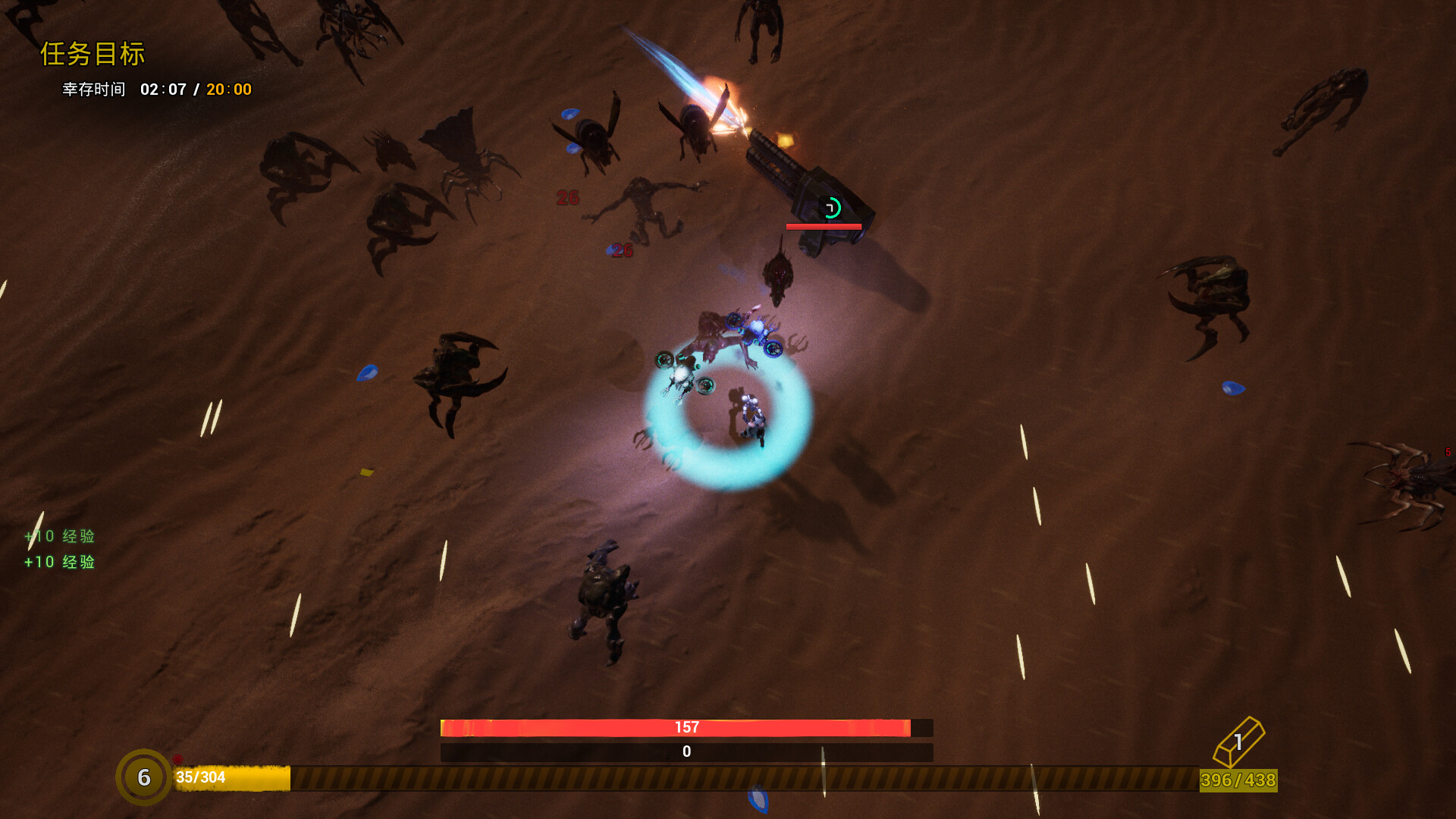Click the red health bar showing 157
Image resolution: width=1456 pixels, height=819 pixels.
[x=686, y=726]
